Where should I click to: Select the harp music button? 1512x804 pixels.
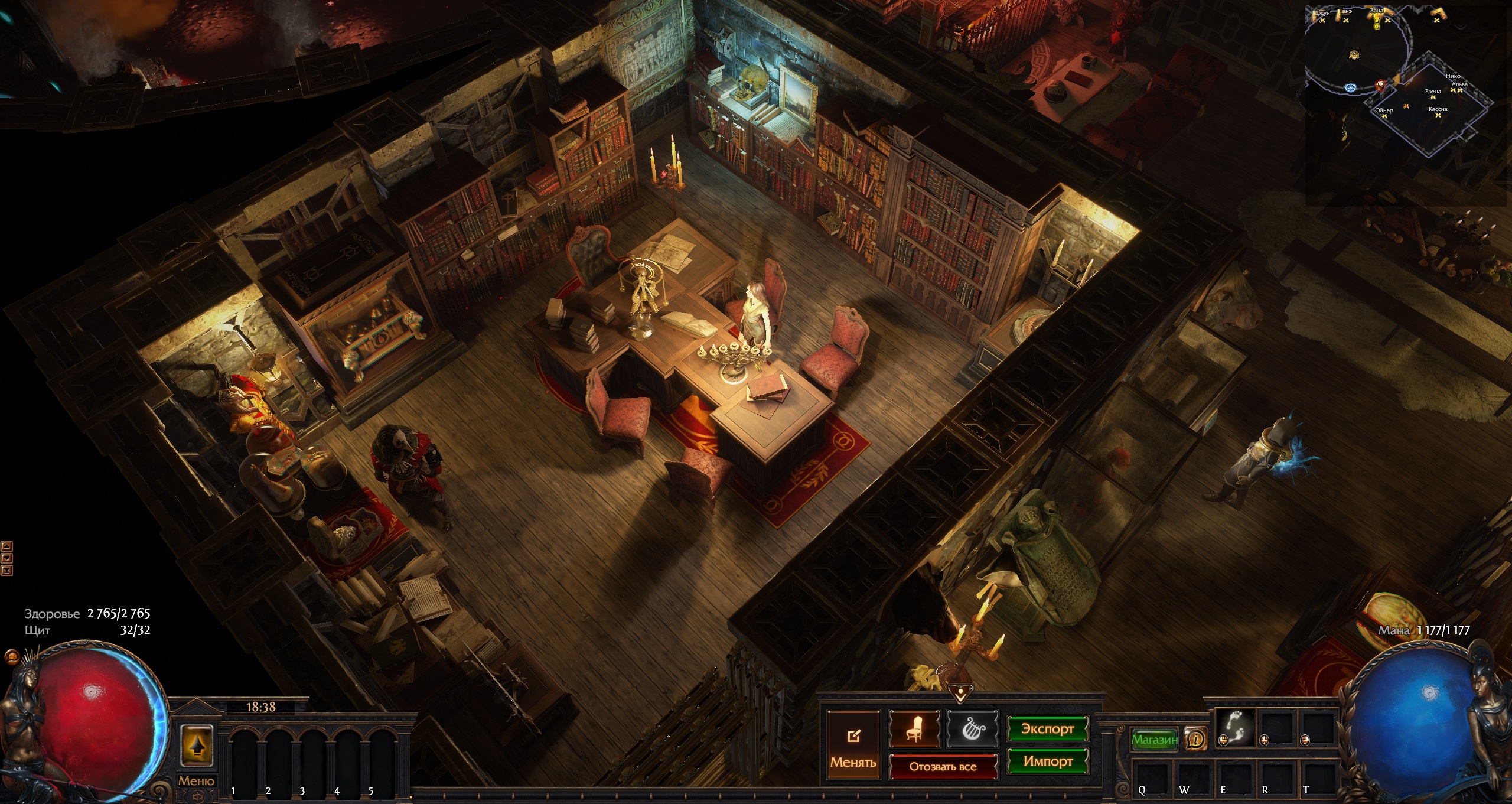tap(972, 729)
